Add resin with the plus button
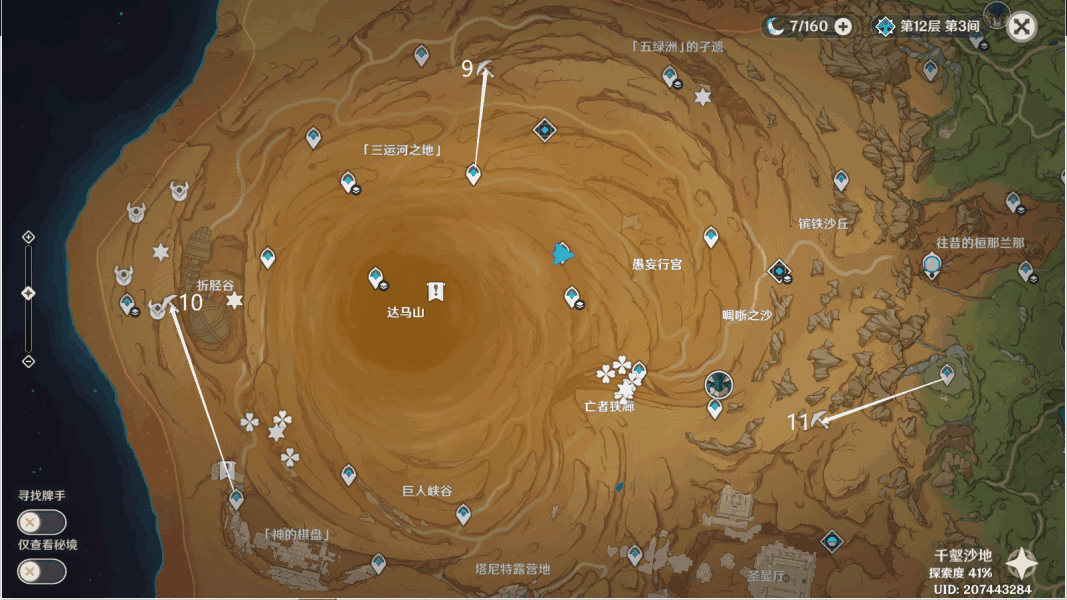The image size is (1067, 600). click(843, 26)
